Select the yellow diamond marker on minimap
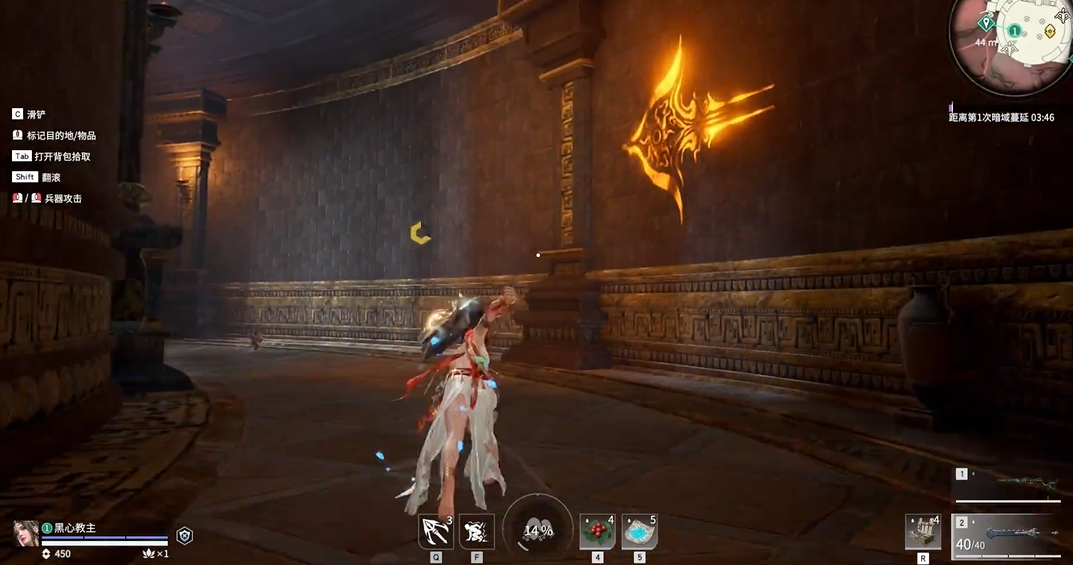This screenshot has width=1073, height=565. 1050,31
